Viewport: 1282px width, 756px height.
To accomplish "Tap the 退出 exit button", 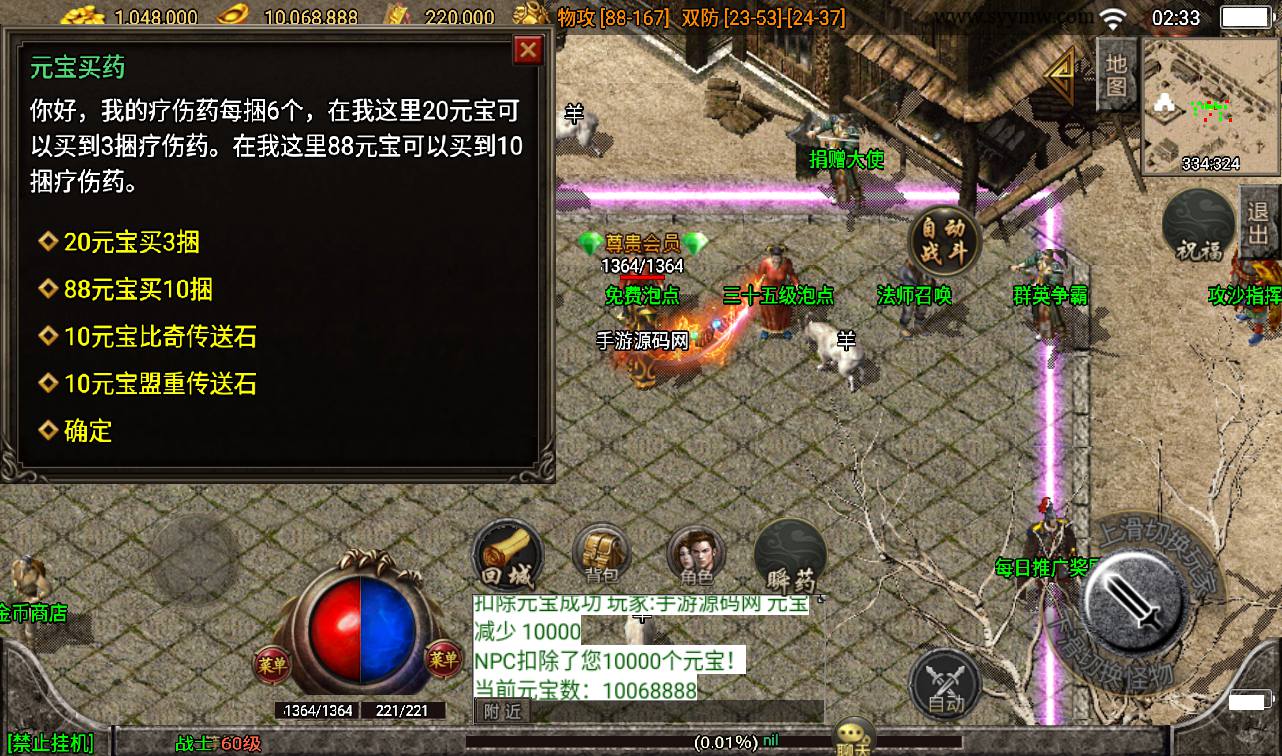I will (1259, 225).
